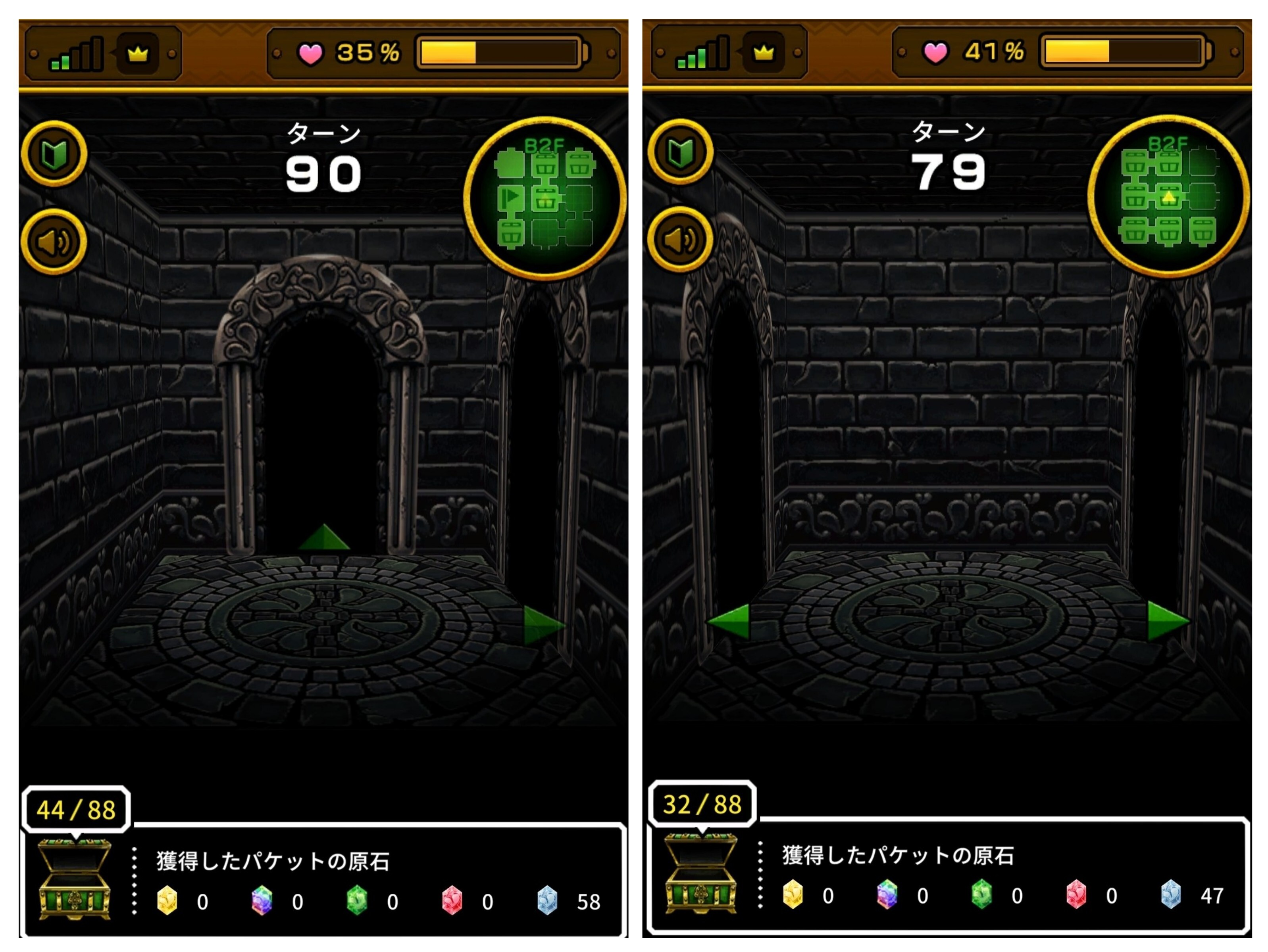Screen dimensions: 1268x952
Task: Open the green book icon on the turn 90 screen
Action: [54, 154]
